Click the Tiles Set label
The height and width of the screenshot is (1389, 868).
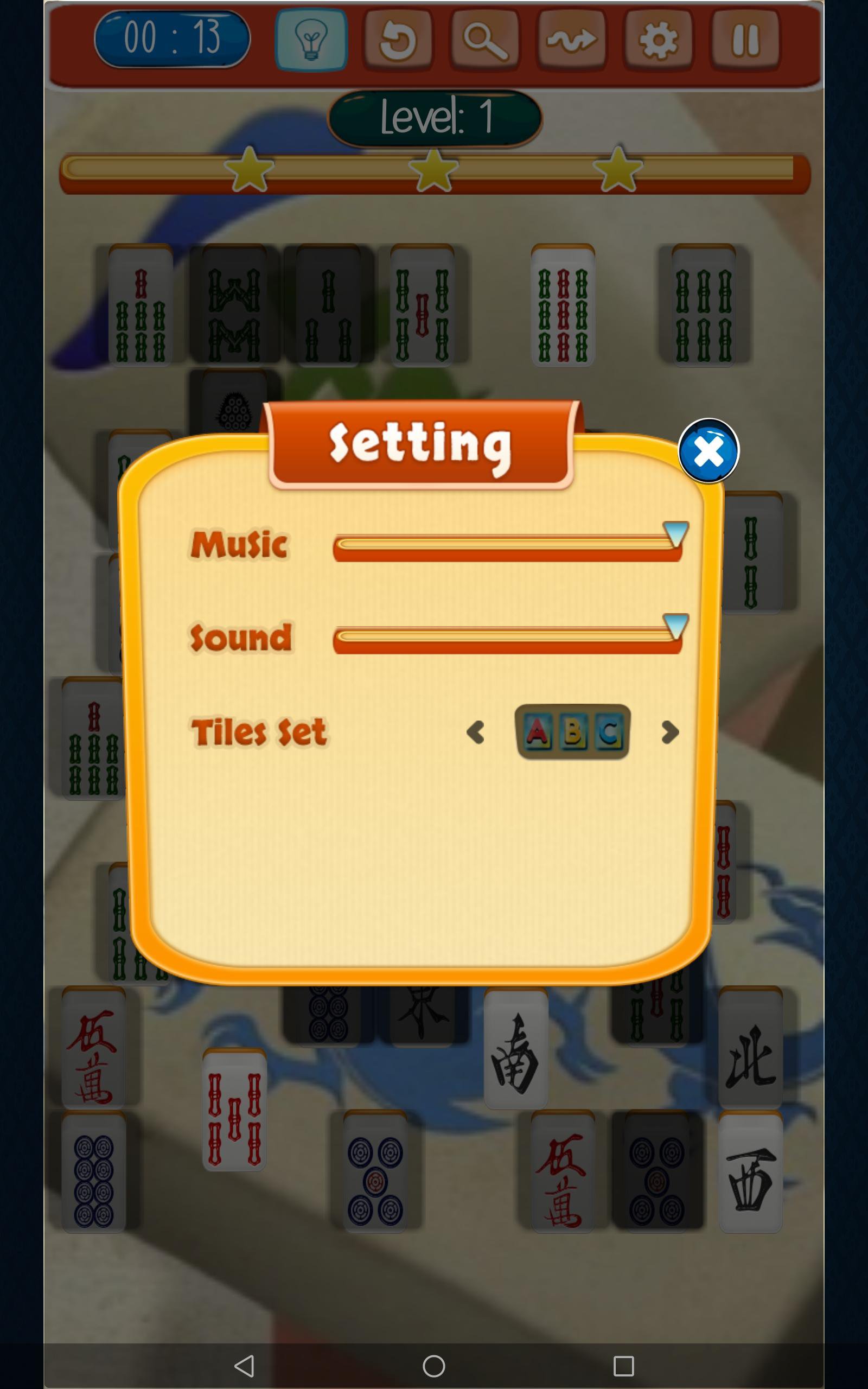tap(257, 730)
